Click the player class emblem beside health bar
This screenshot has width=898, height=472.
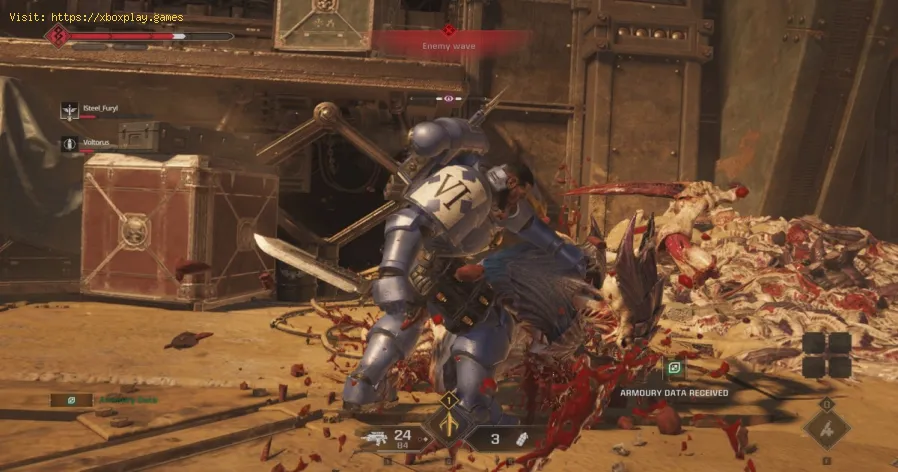click(x=58, y=36)
